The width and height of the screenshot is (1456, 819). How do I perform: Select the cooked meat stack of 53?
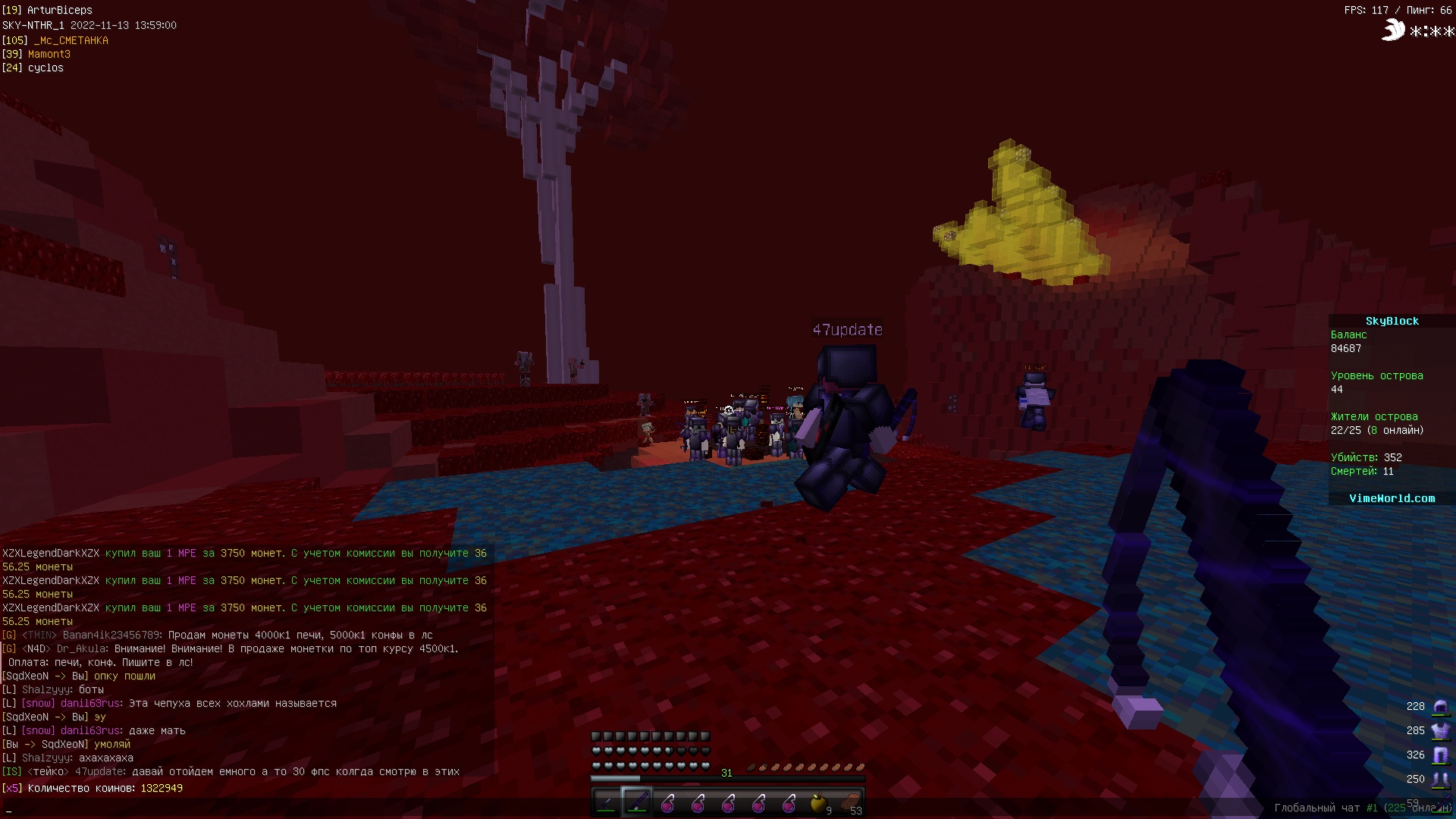pyautogui.click(x=849, y=802)
